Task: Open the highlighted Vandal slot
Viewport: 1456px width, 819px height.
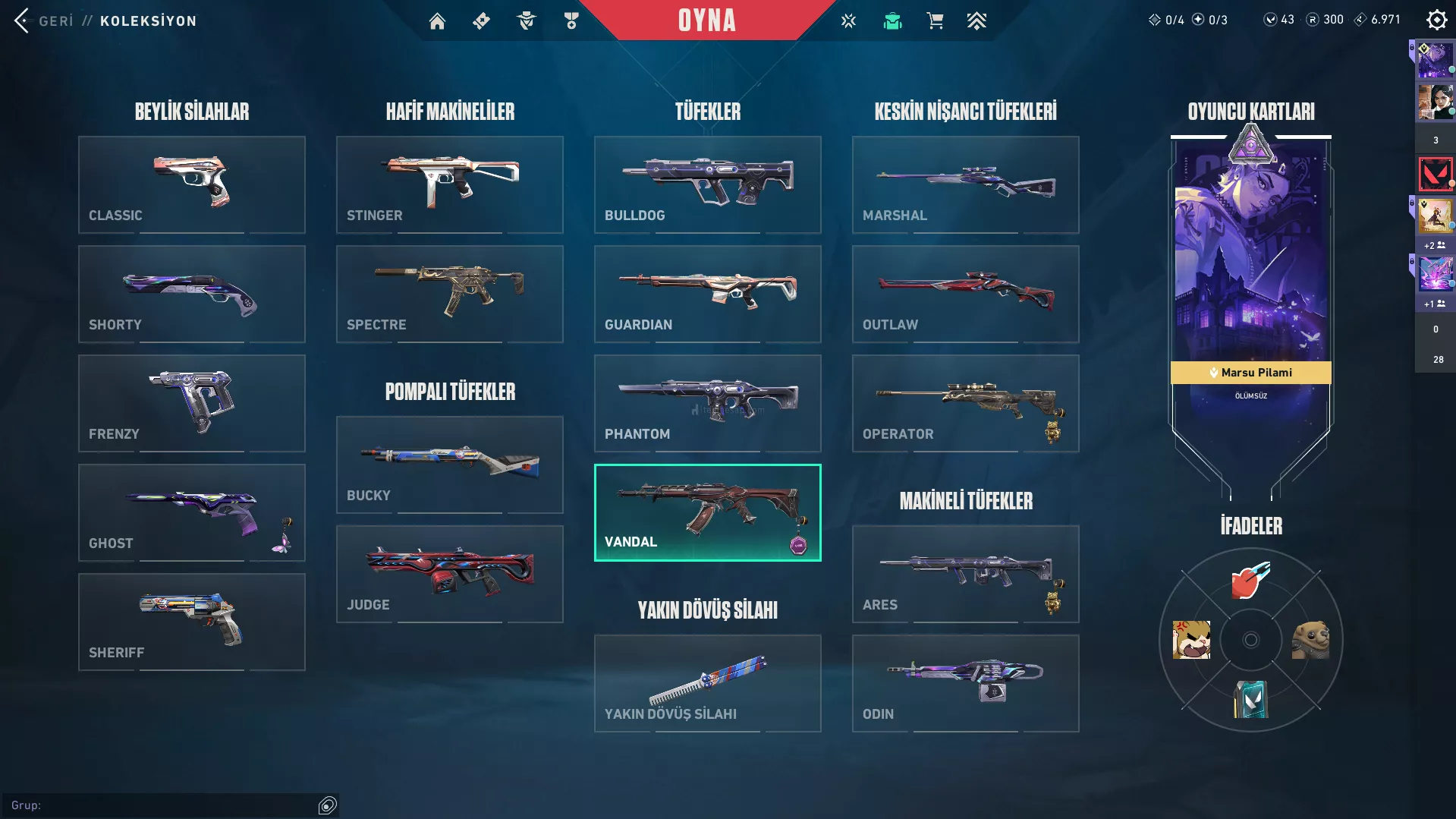Action: [x=707, y=512]
